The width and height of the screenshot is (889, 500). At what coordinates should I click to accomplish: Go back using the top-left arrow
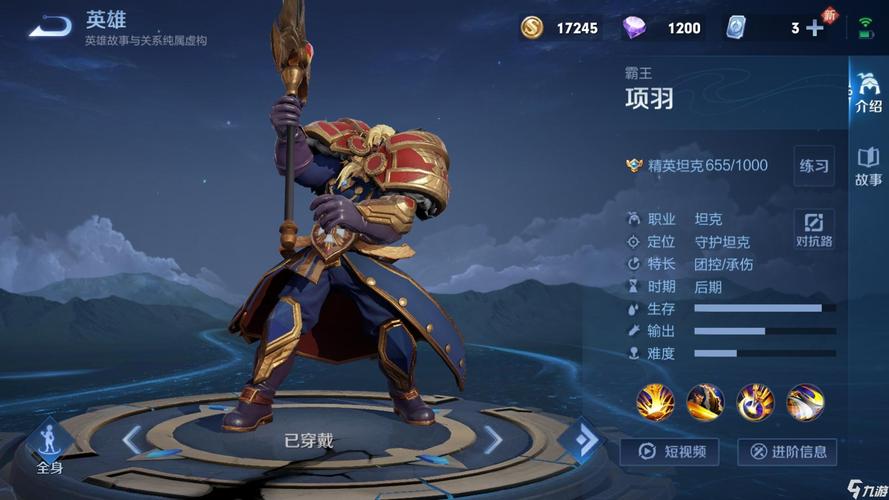pos(50,27)
